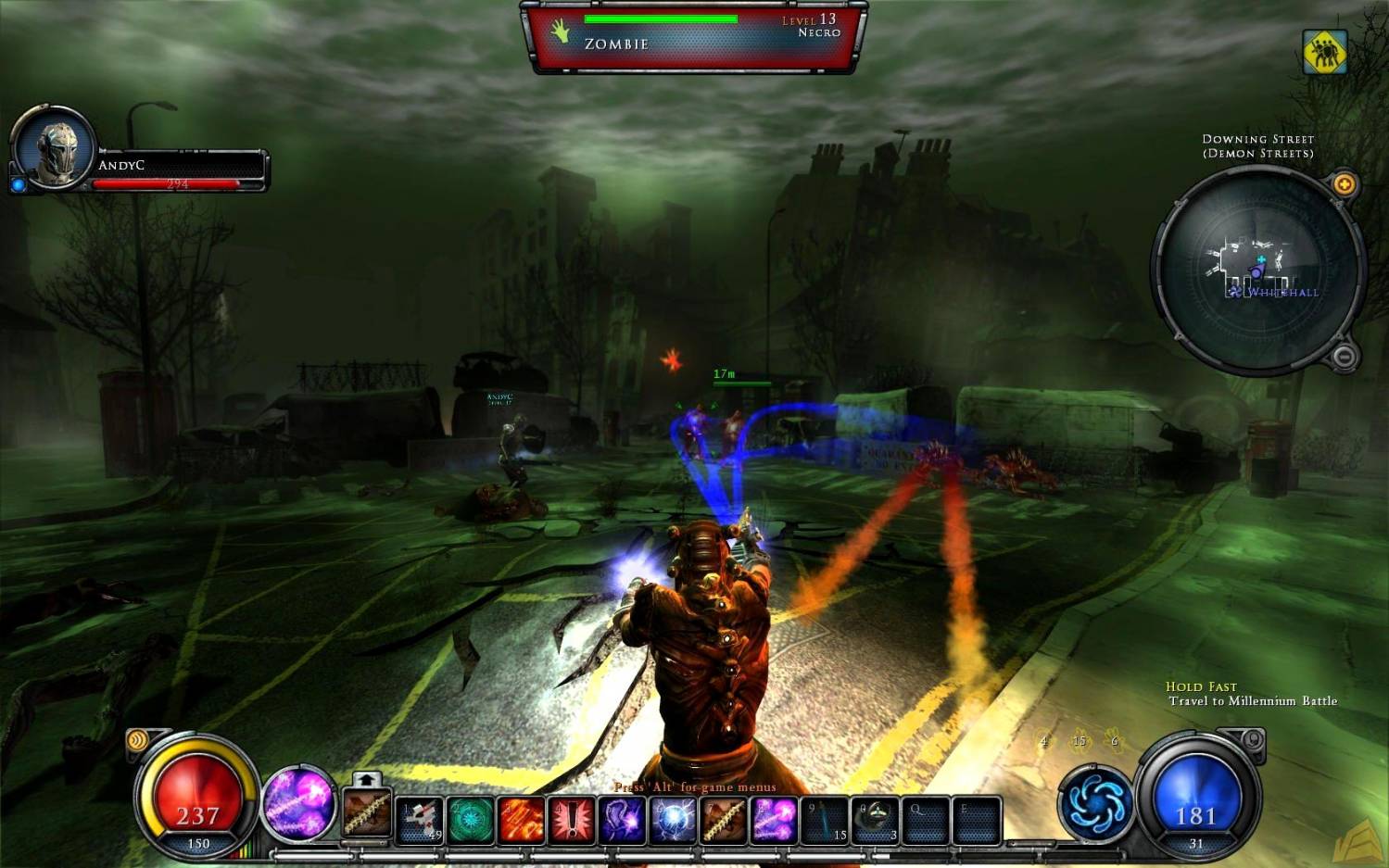The height and width of the screenshot is (868, 1389).
Task: Zoom in the minimap with plus button
Action: pyautogui.click(x=1344, y=184)
